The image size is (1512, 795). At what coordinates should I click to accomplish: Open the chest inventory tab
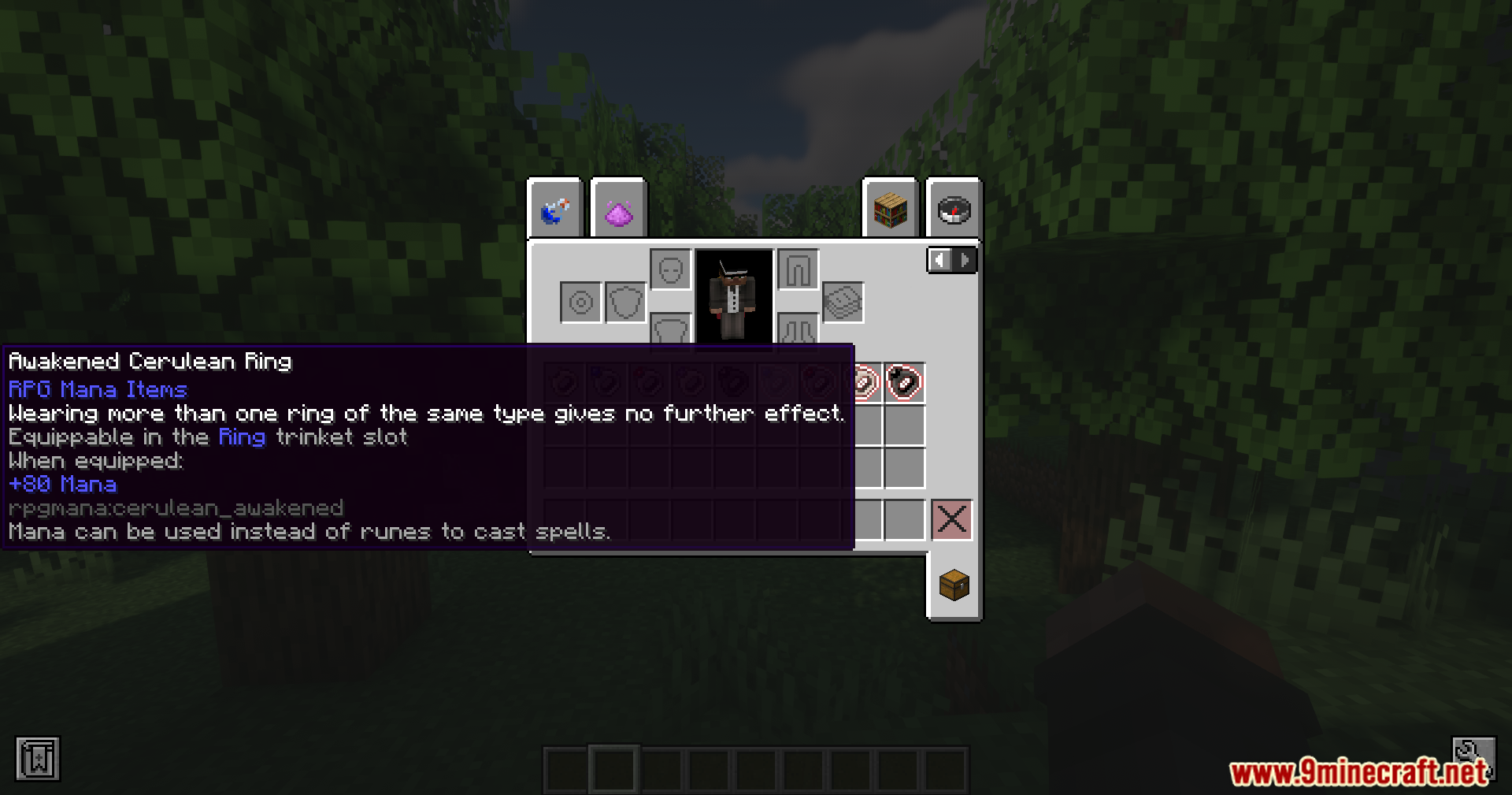[x=954, y=585]
